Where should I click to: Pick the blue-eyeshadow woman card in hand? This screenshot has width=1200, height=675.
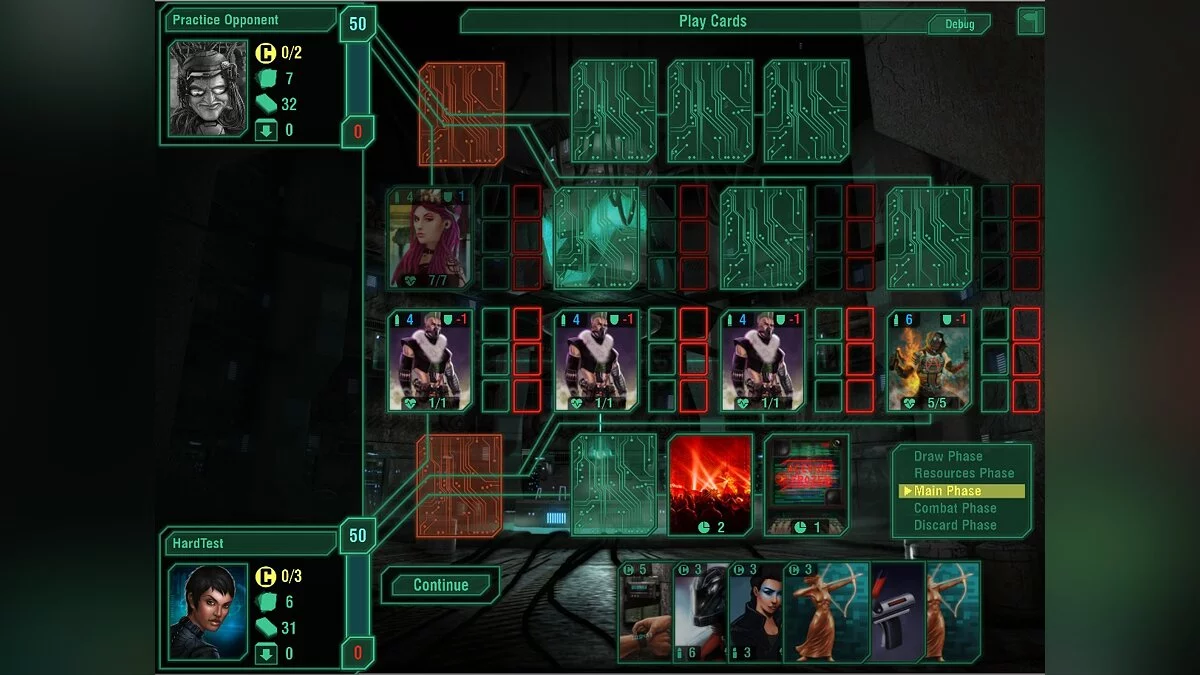[x=755, y=612]
